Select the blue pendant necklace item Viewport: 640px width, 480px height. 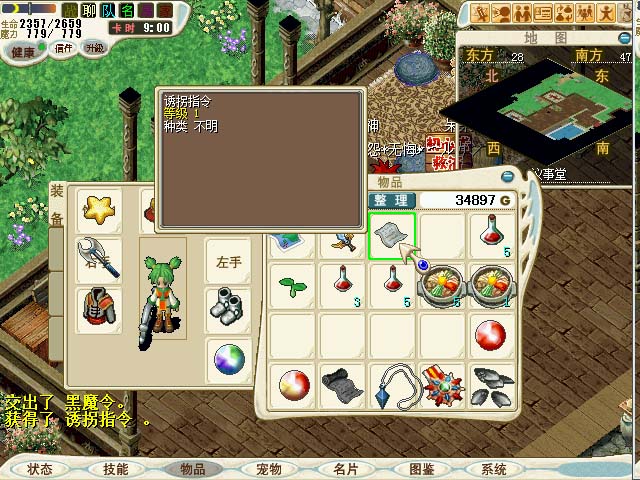[392, 385]
